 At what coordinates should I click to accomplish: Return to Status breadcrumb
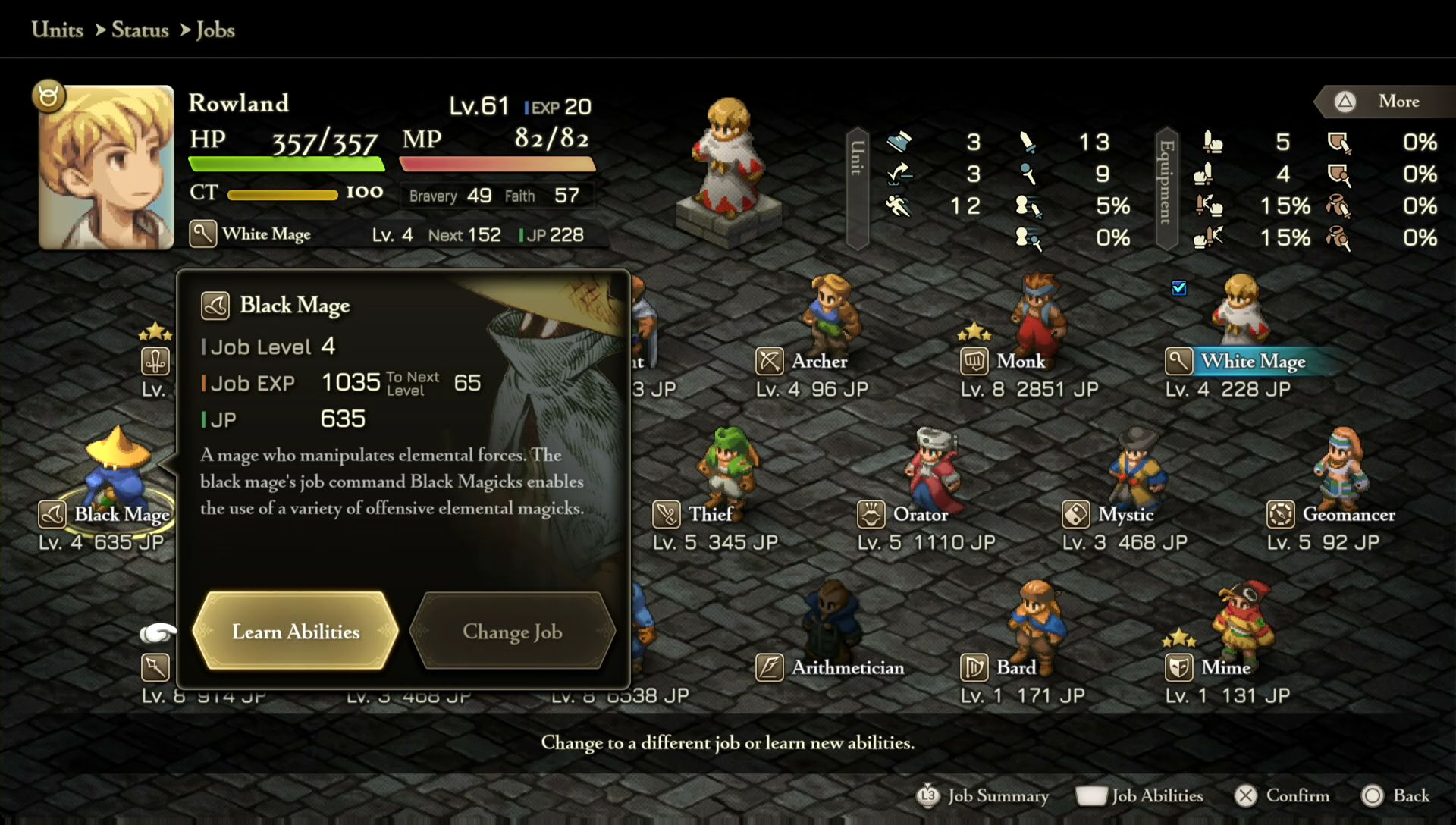(x=140, y=30)
